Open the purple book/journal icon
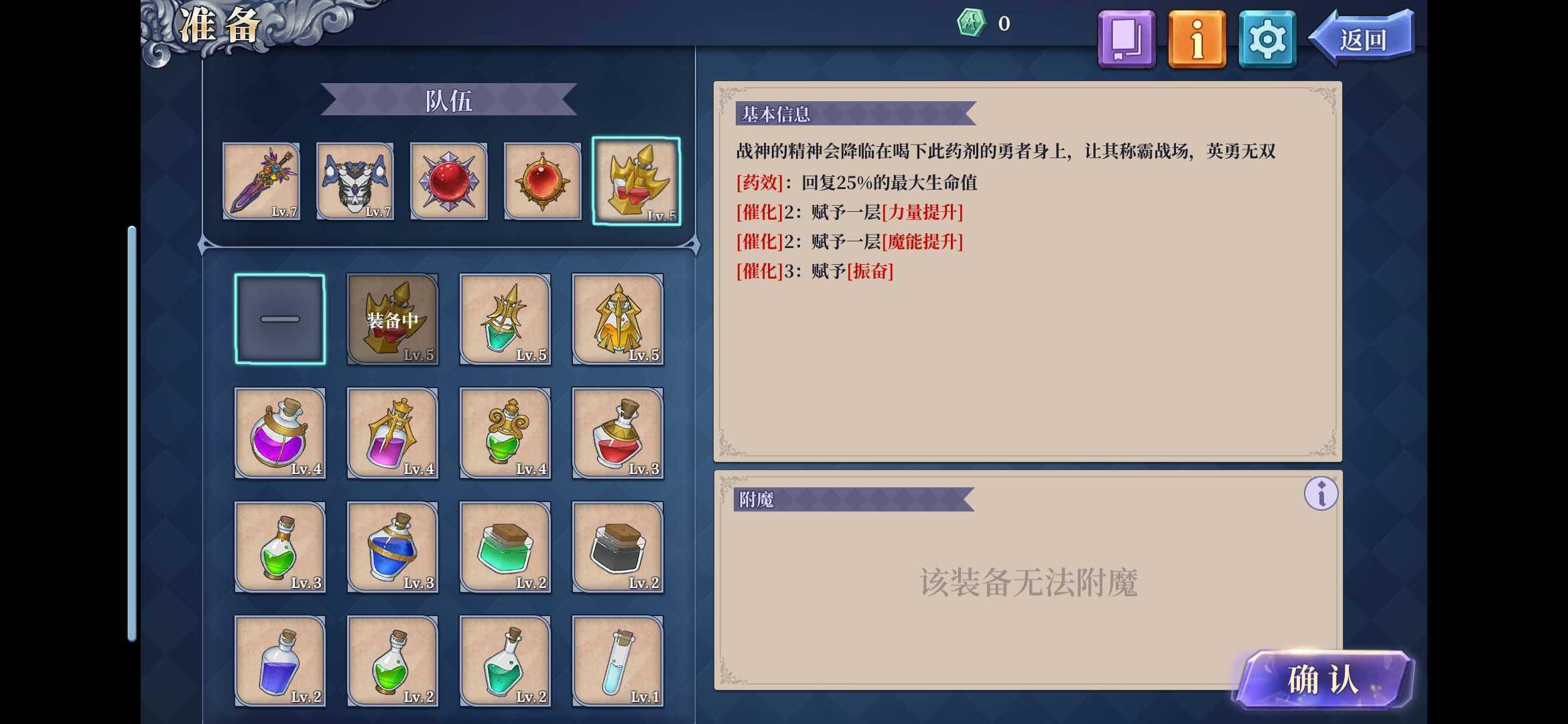The image size is (1568, 724). click(1126, 39)
